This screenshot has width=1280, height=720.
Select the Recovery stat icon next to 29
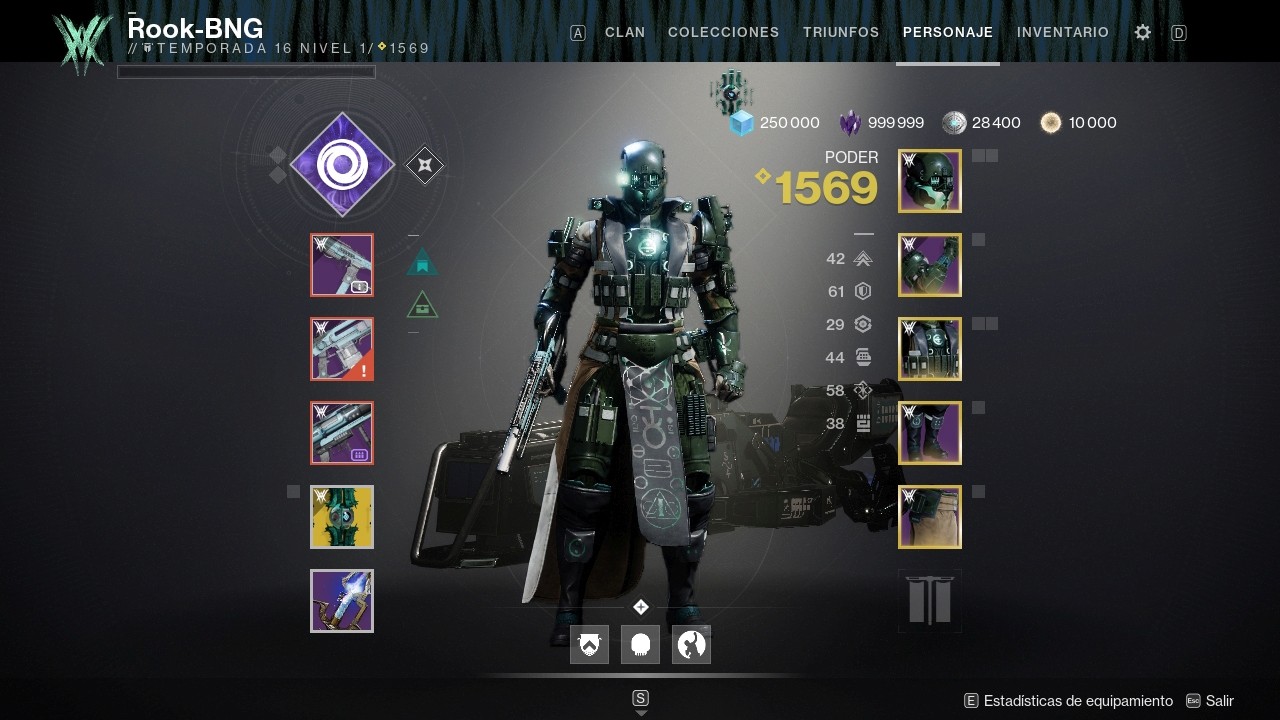(862, 324)
